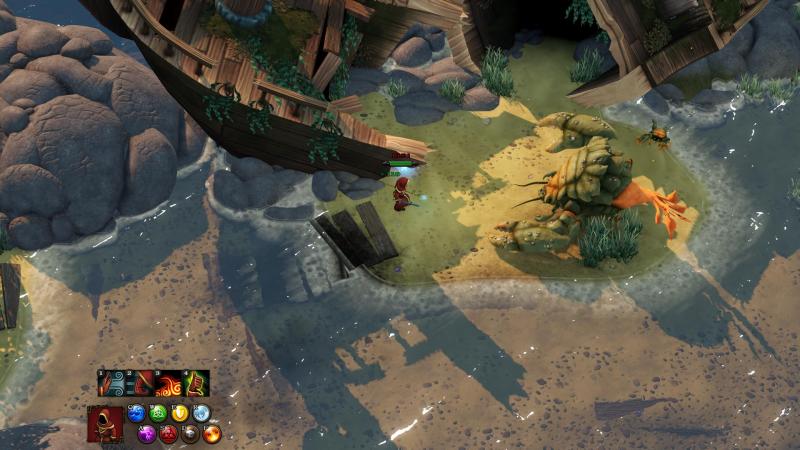Click the red hooded wizard portrait
The image size is (800, 450).
(105, 423)
